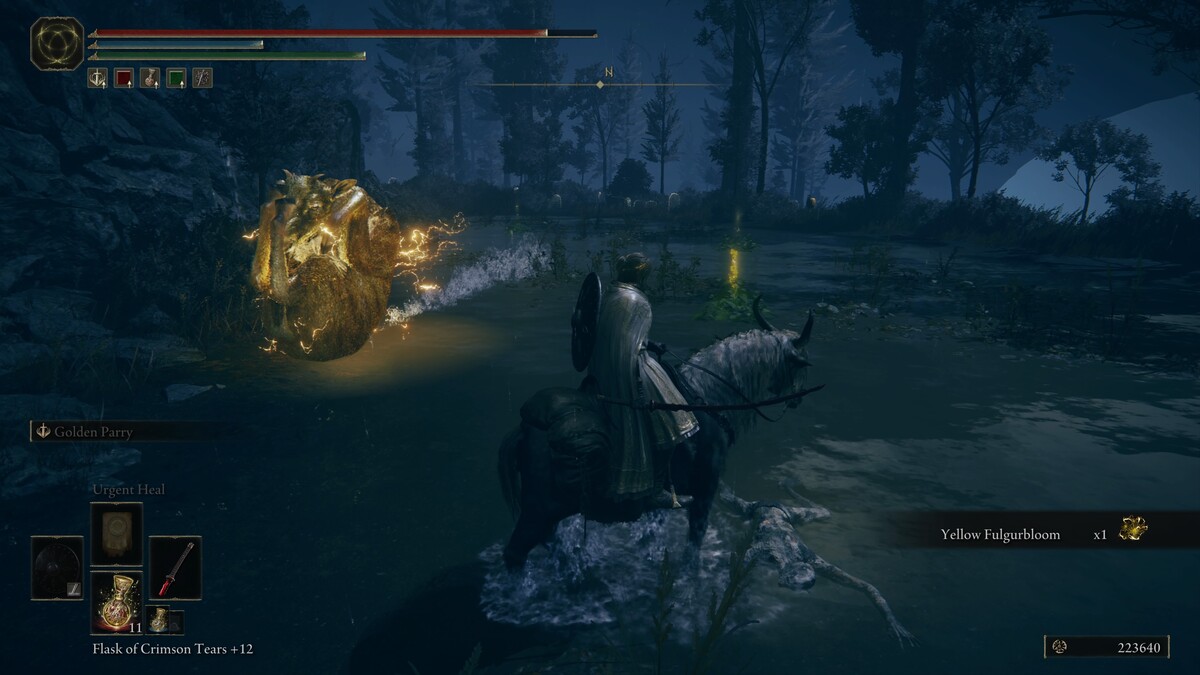Click the golden rings character emblem

coord(57,44)
